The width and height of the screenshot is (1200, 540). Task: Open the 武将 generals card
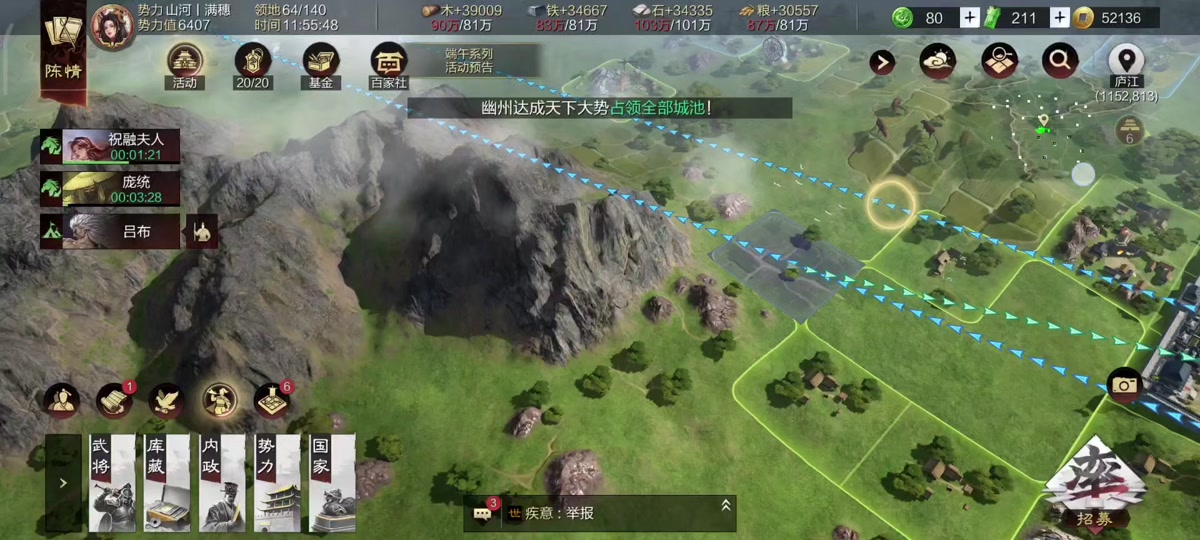tap(111, 482)
